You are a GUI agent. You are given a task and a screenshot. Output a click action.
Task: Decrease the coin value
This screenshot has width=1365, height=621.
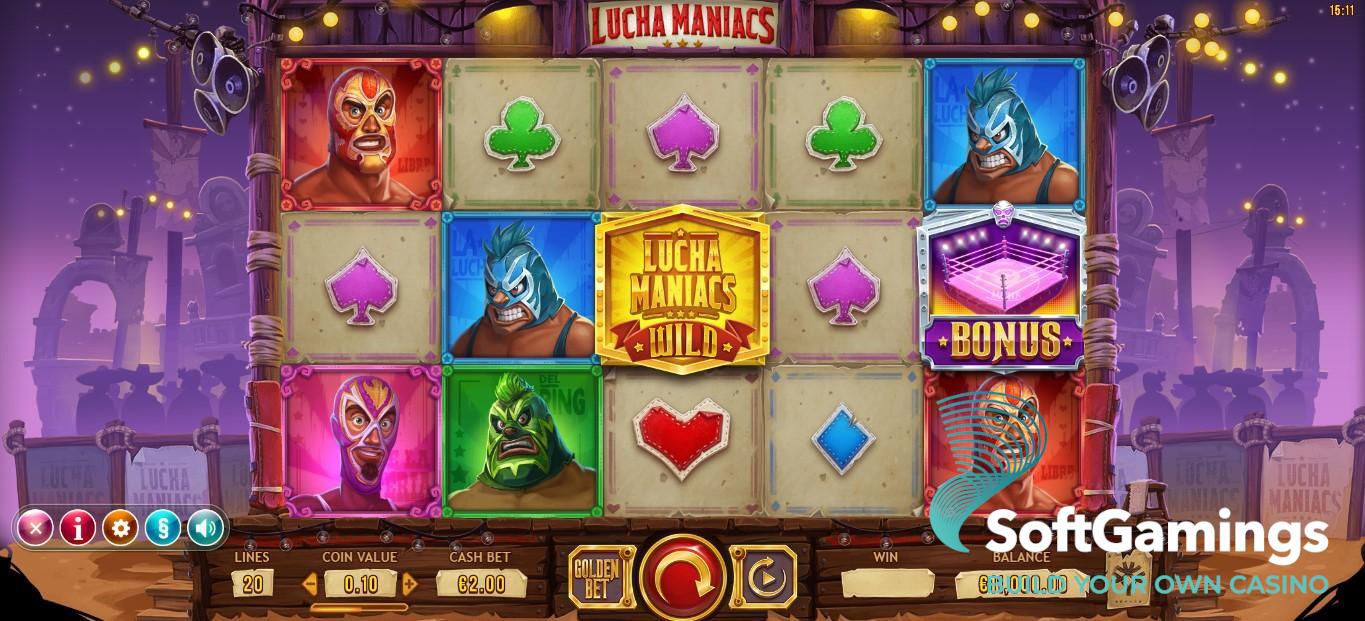tap(311, 584)
